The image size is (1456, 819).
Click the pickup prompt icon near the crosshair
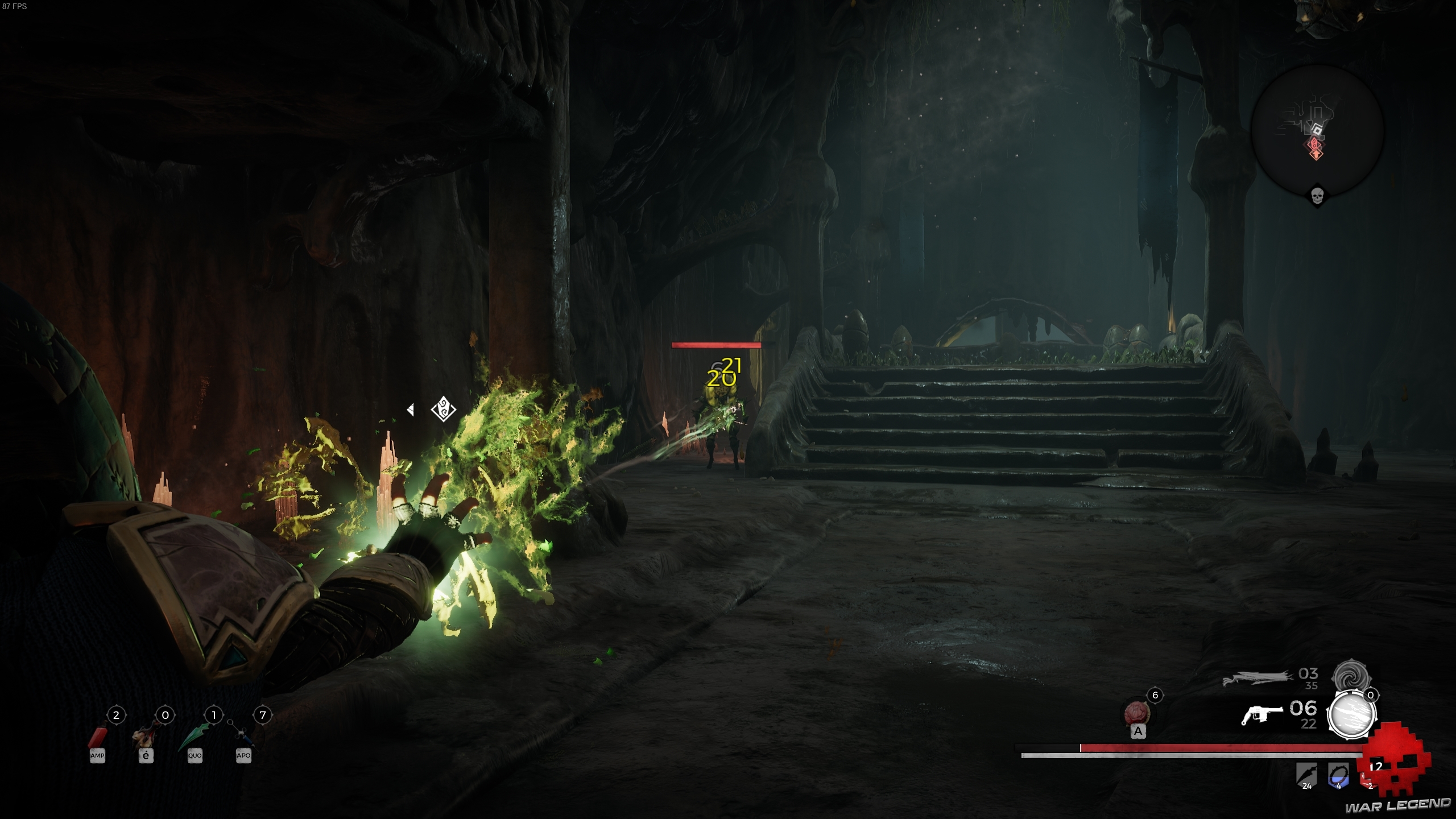tap(442, 408)
